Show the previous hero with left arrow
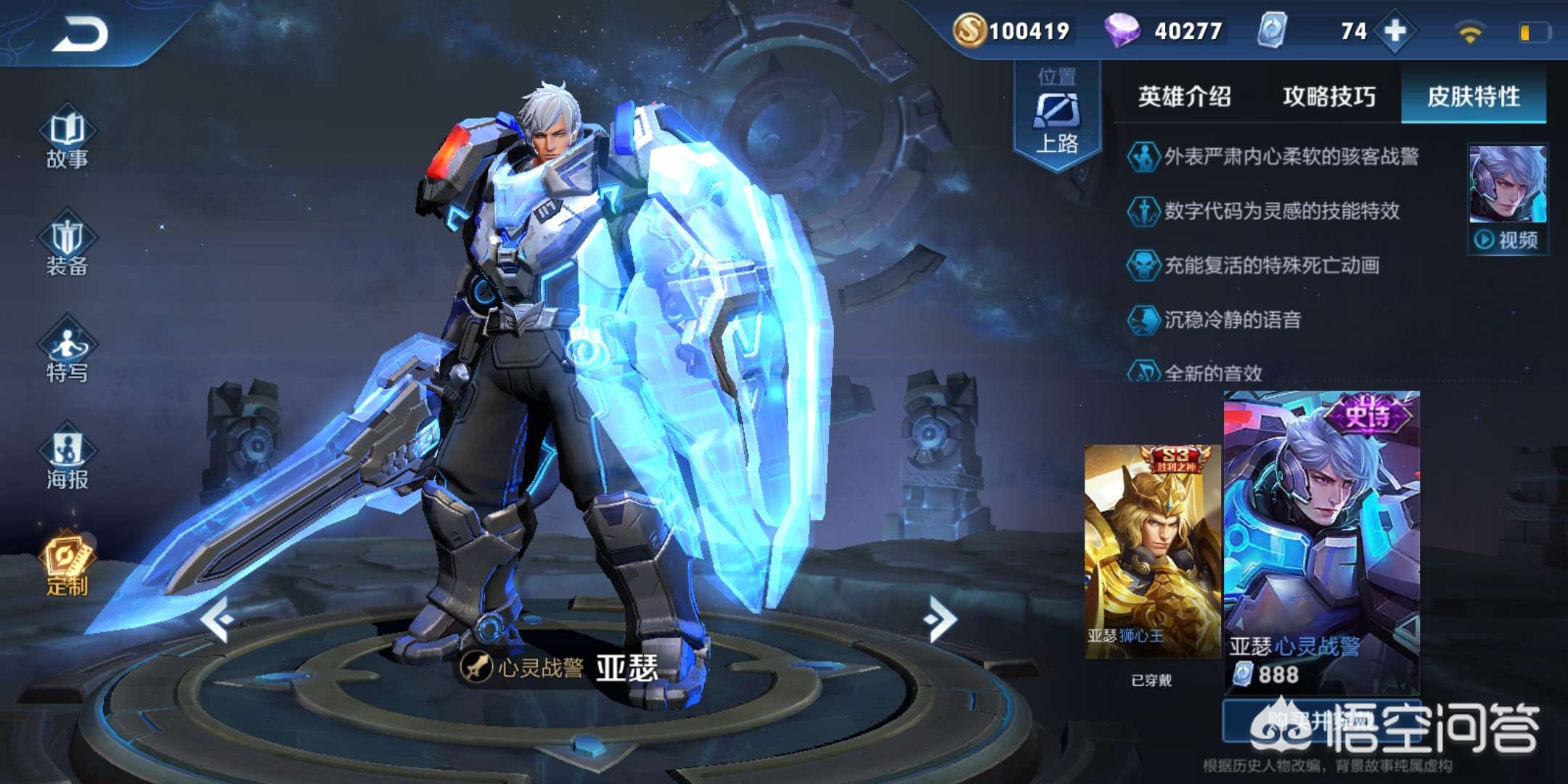The height and width of the screenshot is (784, 1568). click(217, 619)
